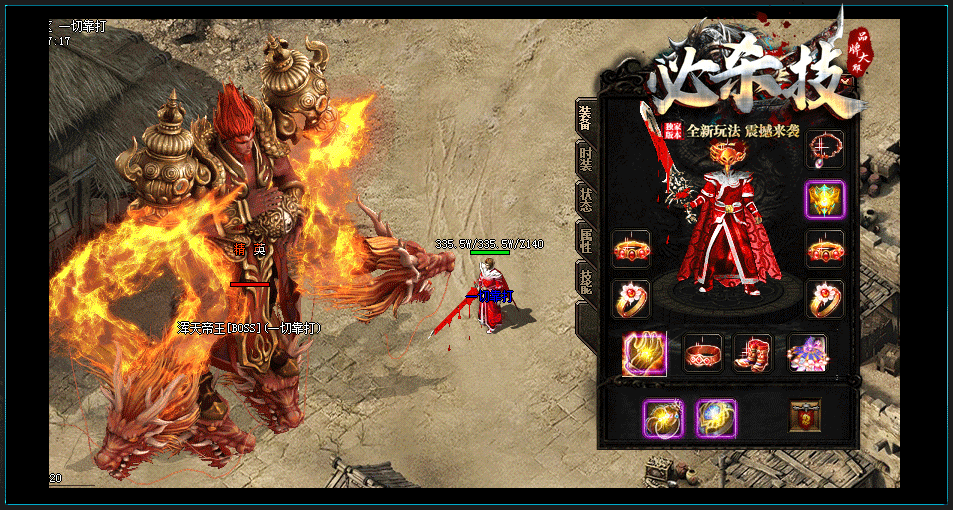This screenshot has height=510, width=953.
Task: Switch to the 属性 attributes tab
Action: pyautogui.click(x=585, y=239)
